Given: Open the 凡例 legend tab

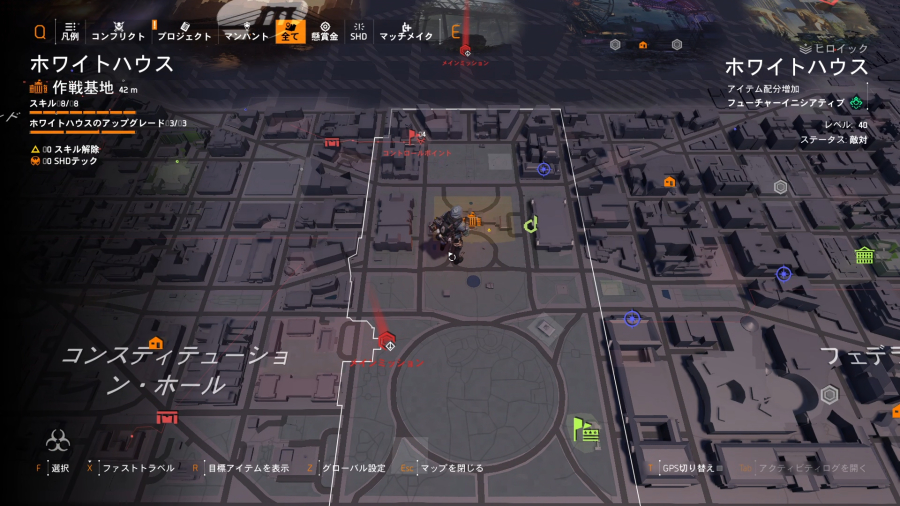Looking at the screenshot, I should point(69,30).
